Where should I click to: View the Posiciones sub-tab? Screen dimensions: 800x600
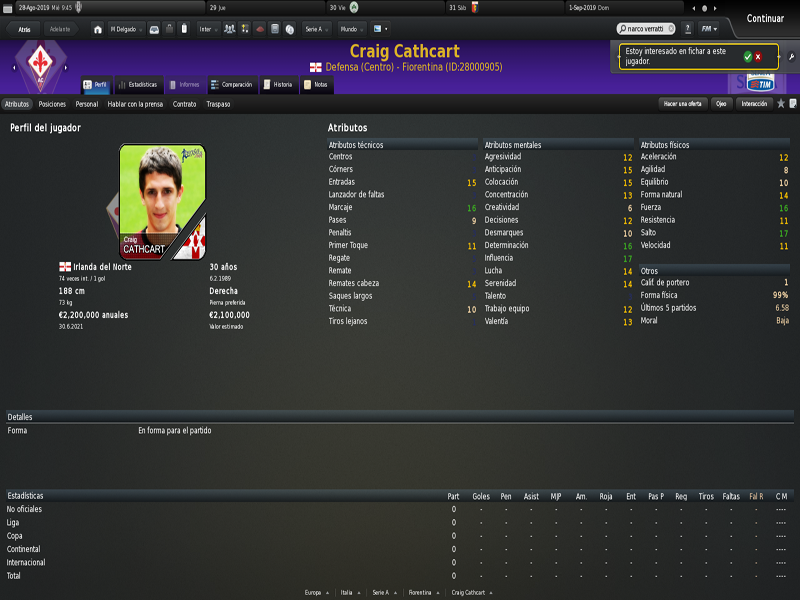(52, 103)
